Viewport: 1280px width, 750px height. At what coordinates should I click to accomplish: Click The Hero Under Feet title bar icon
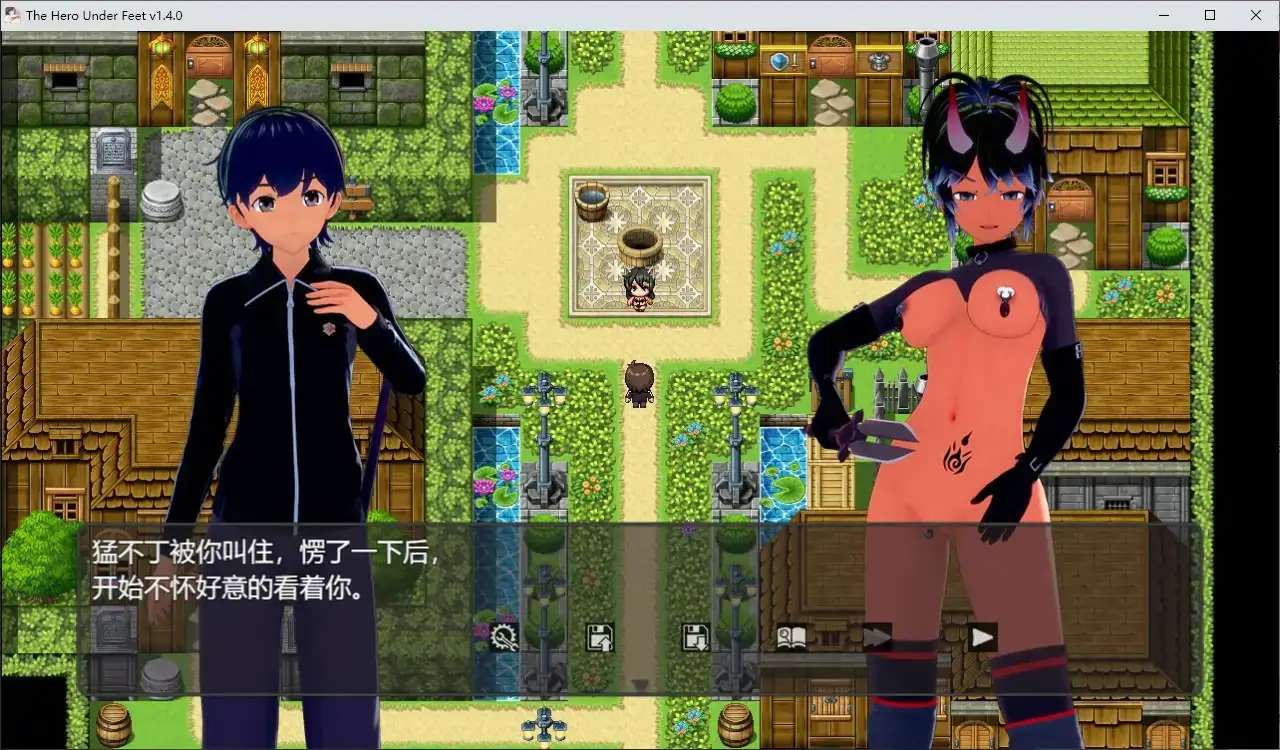pyautogui.click(x=12, y=15)
